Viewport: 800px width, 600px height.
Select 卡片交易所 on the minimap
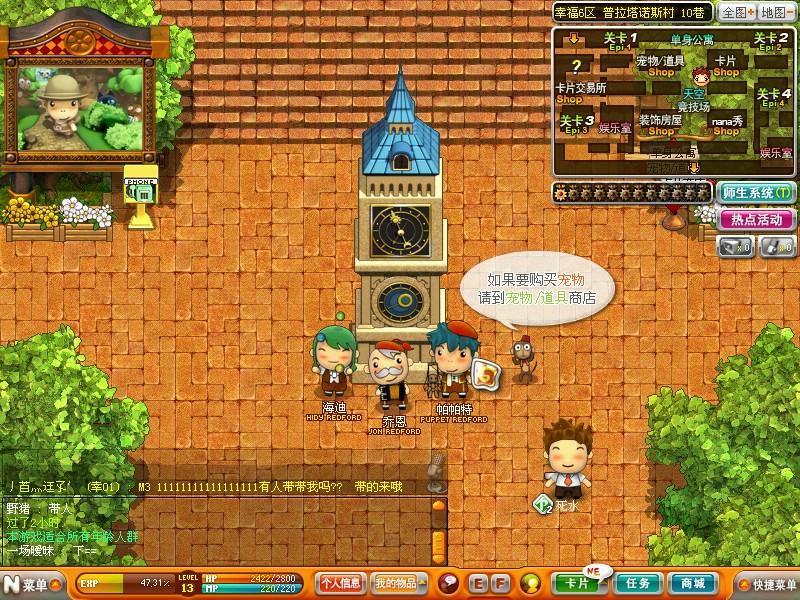(580, 90)
